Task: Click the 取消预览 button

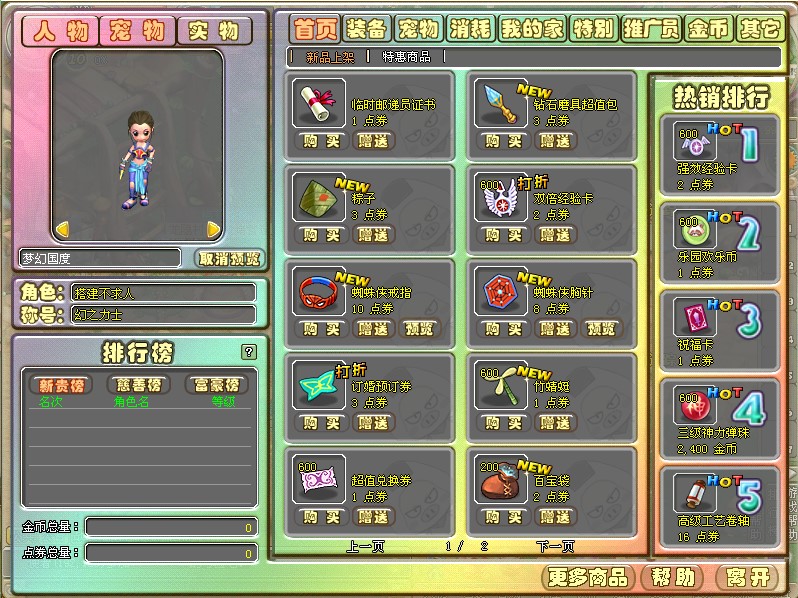Action: pos(229,258)
